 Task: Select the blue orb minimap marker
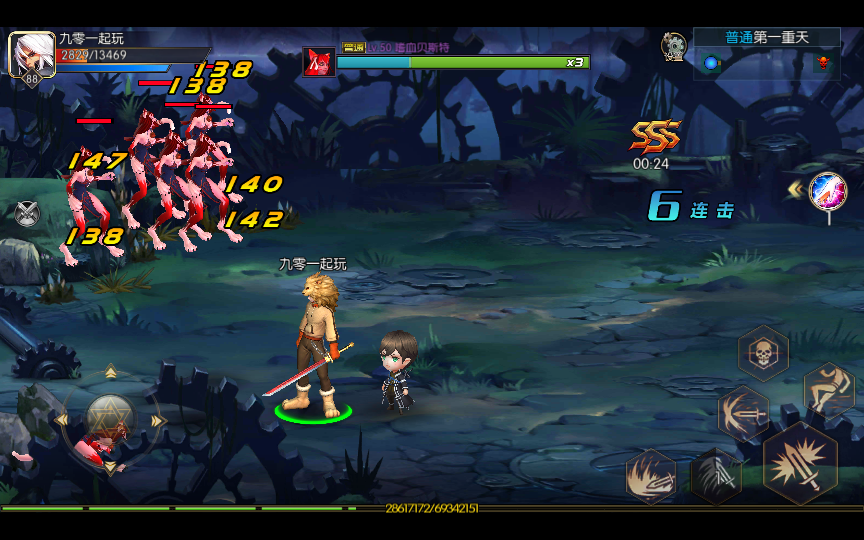pos(711,63)
